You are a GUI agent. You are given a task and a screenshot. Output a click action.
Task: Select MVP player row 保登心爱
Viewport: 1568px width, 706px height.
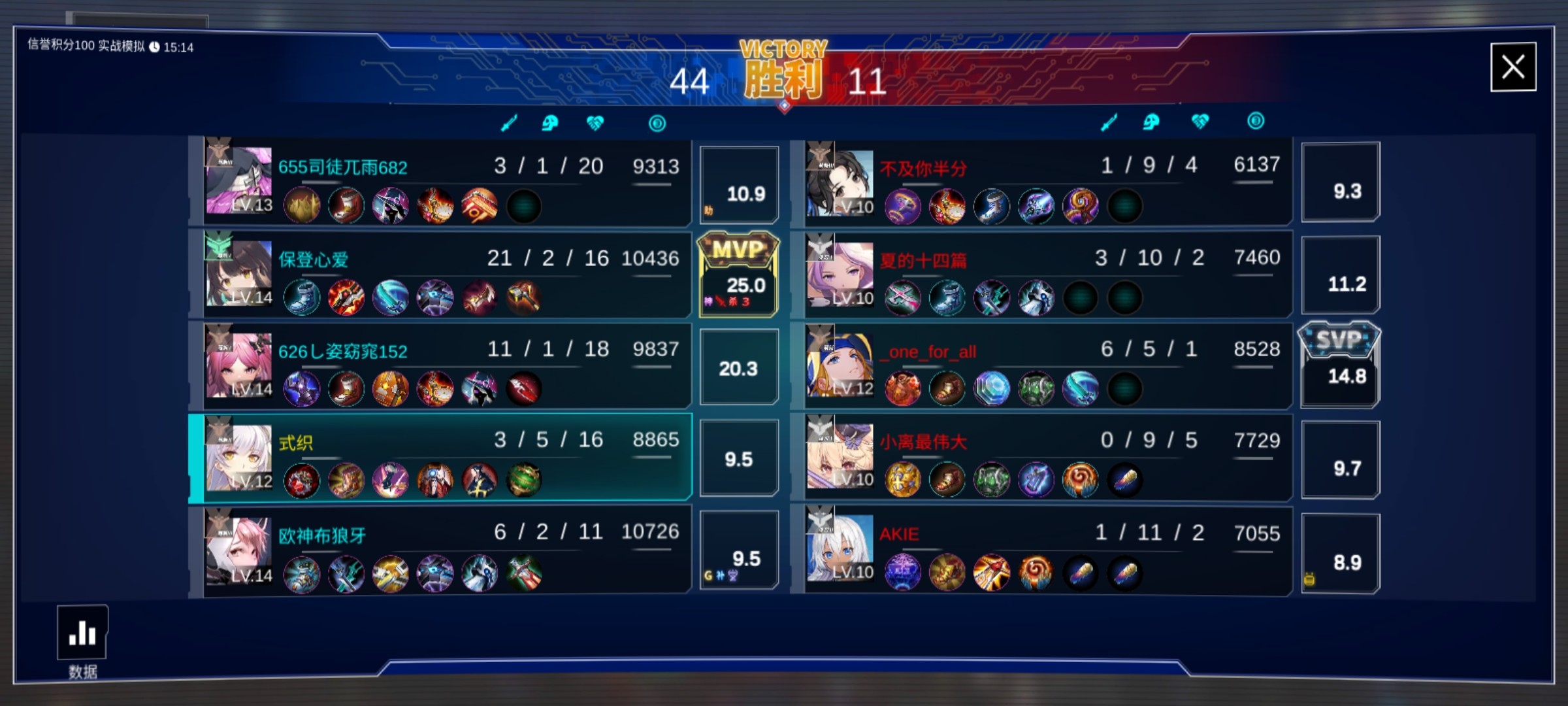tap(444, 273)
